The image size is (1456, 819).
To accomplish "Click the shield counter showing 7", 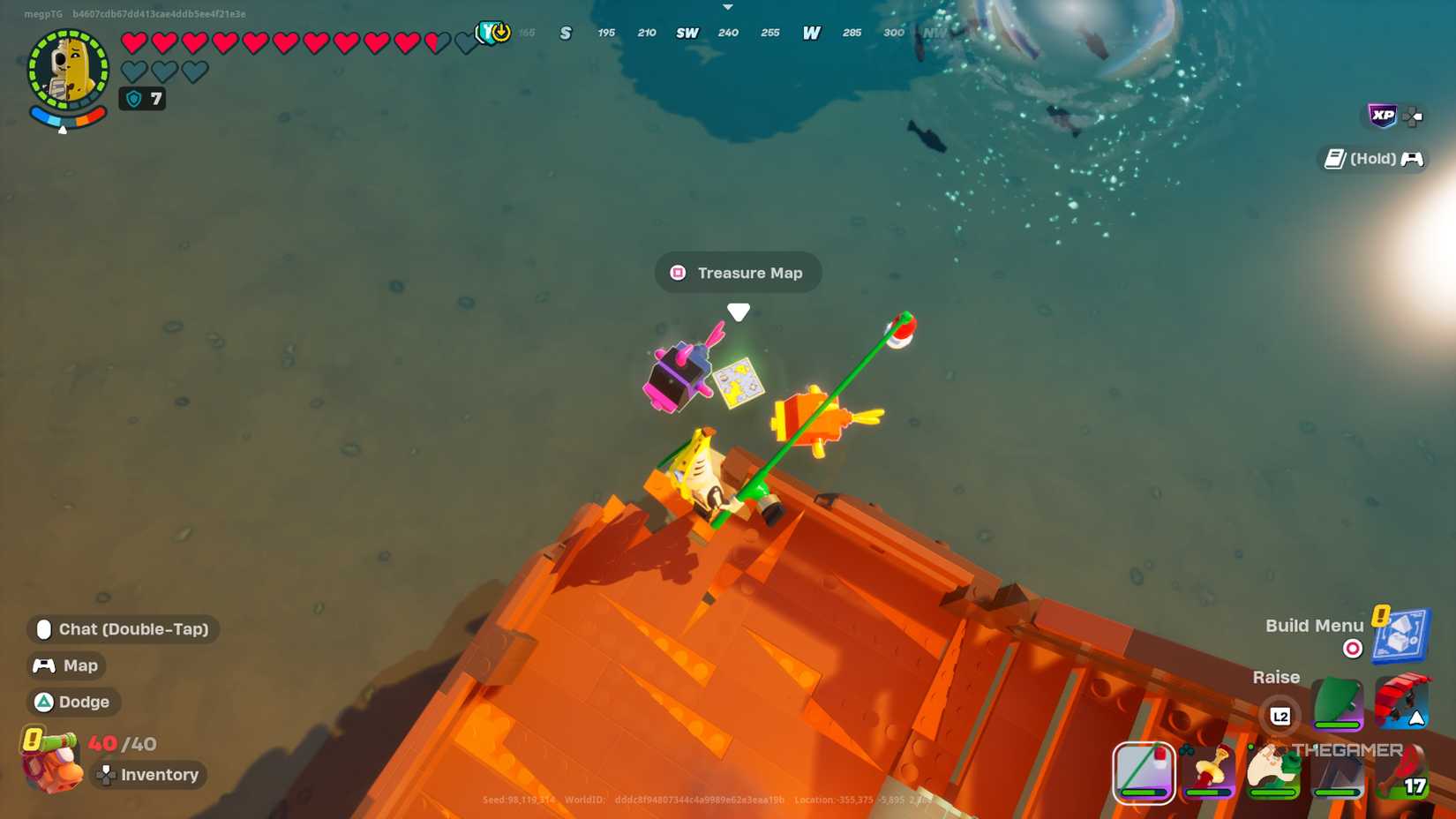I will (x=142, y=99).
